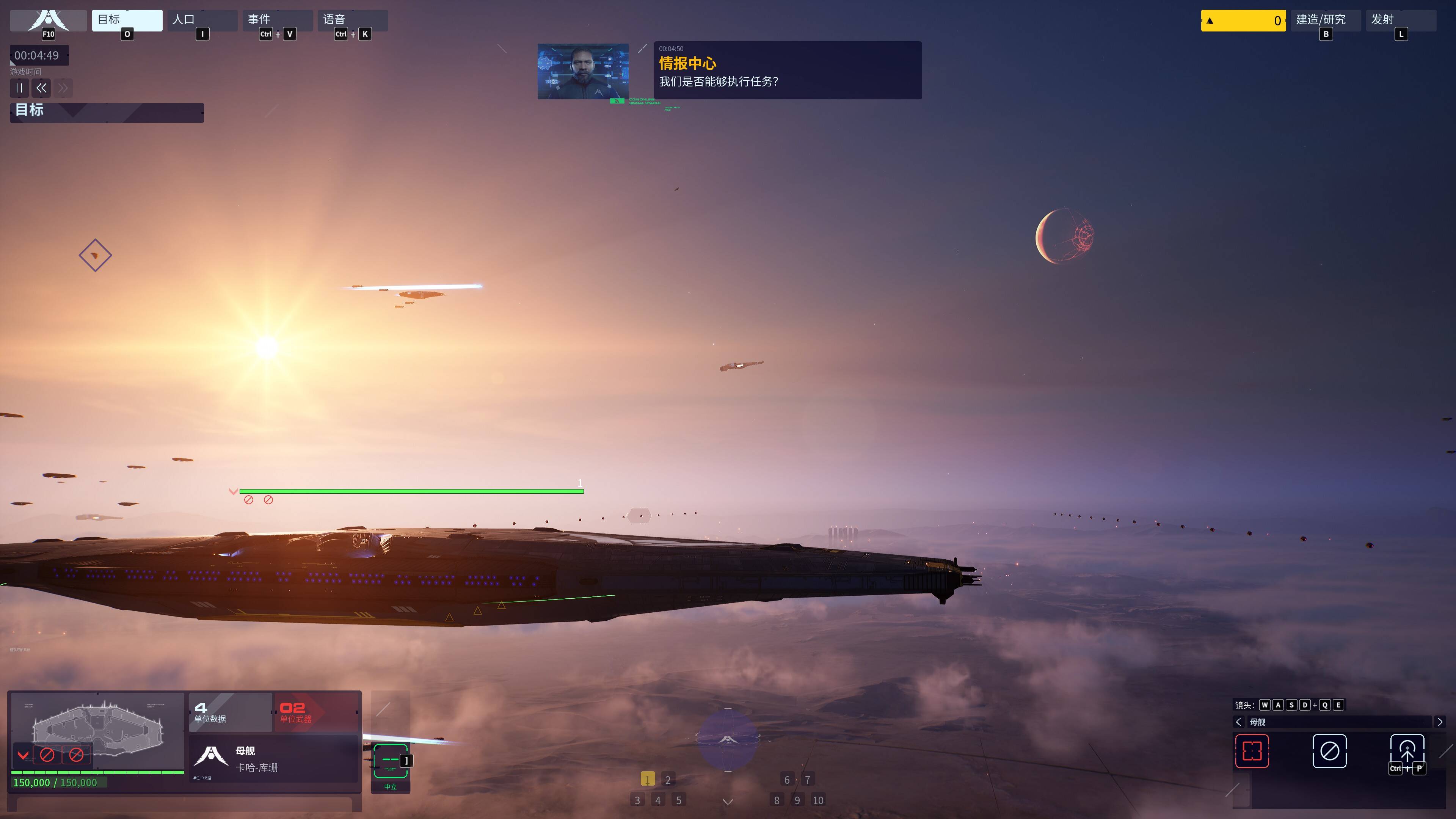Open the sensors sphere view icon
The image size is (1456, 819).
(728, 740)
